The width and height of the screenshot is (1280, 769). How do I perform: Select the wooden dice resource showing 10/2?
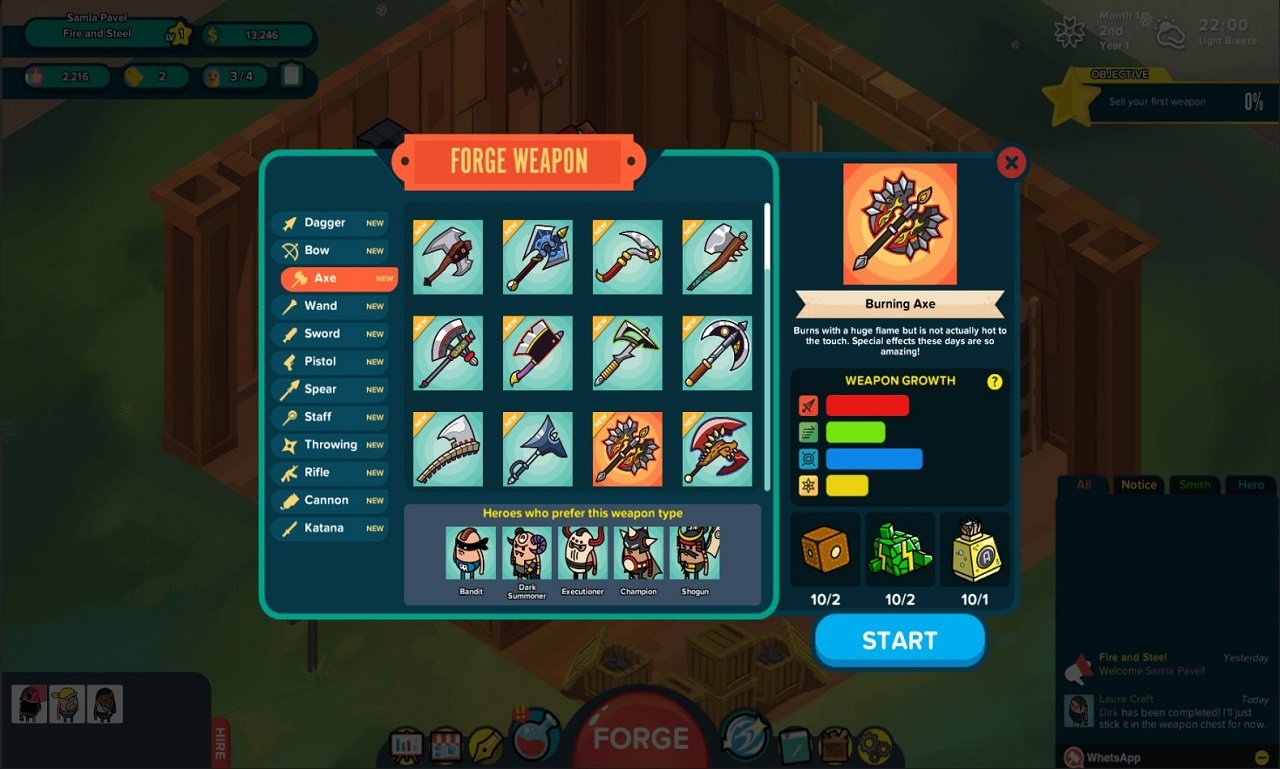point(825,549)
